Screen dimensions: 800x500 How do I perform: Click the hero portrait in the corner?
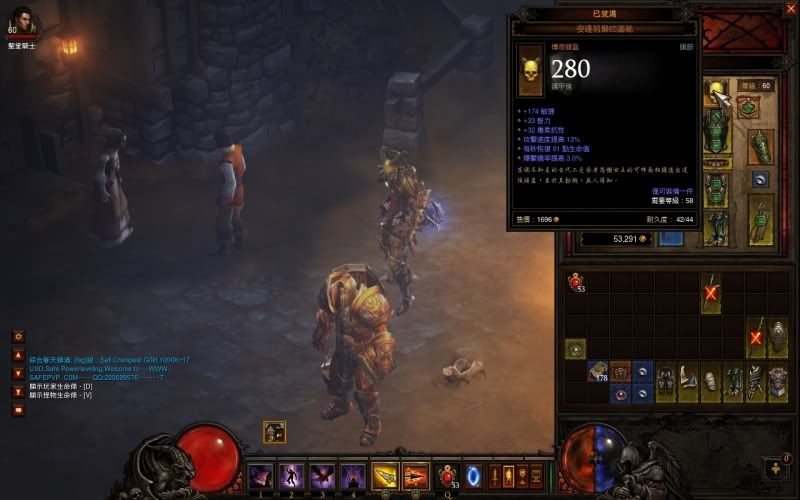click(22, 19)
